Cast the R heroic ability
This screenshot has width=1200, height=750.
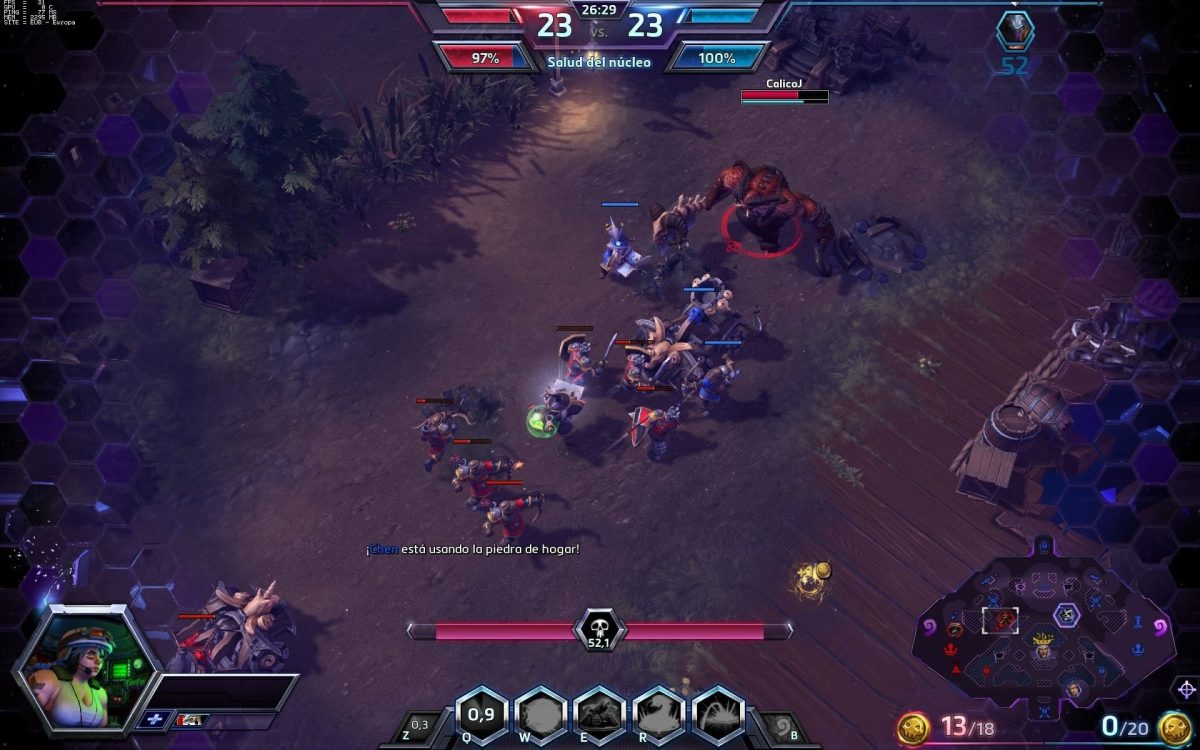[x=659, y=714]
